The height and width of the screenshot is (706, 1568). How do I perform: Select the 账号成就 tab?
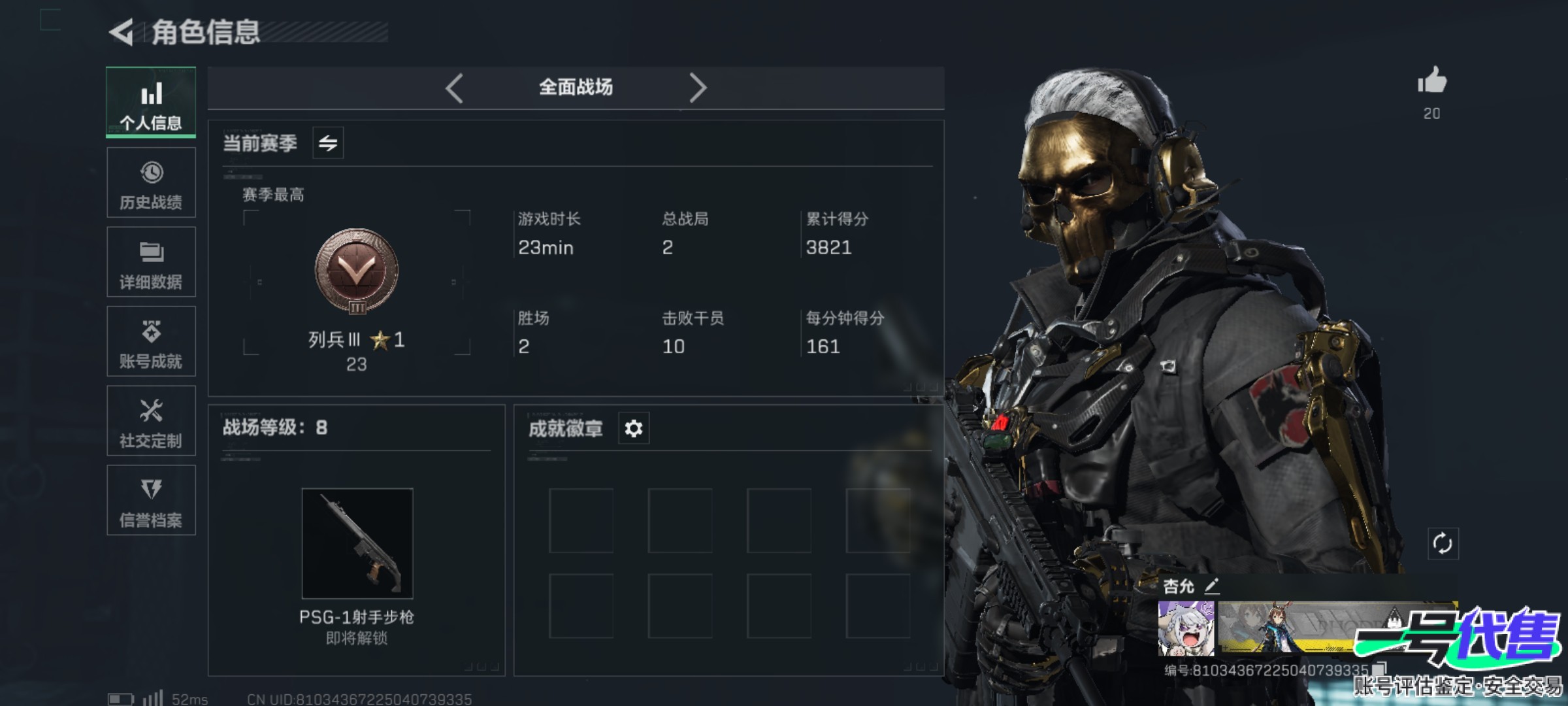coord(151,341)
